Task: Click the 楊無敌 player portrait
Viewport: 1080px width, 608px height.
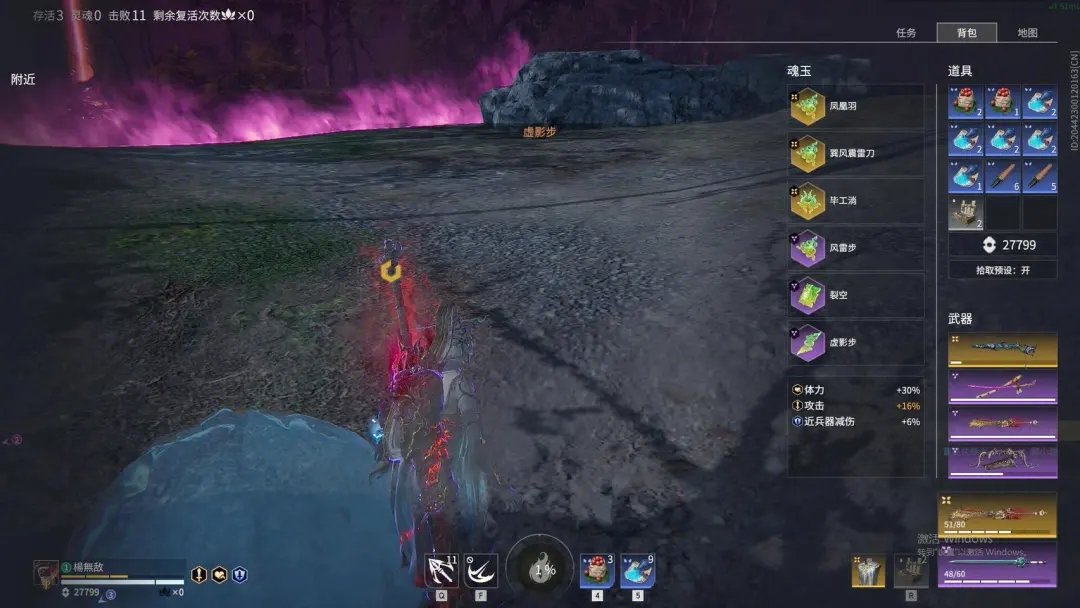Action: click(46, 573)
